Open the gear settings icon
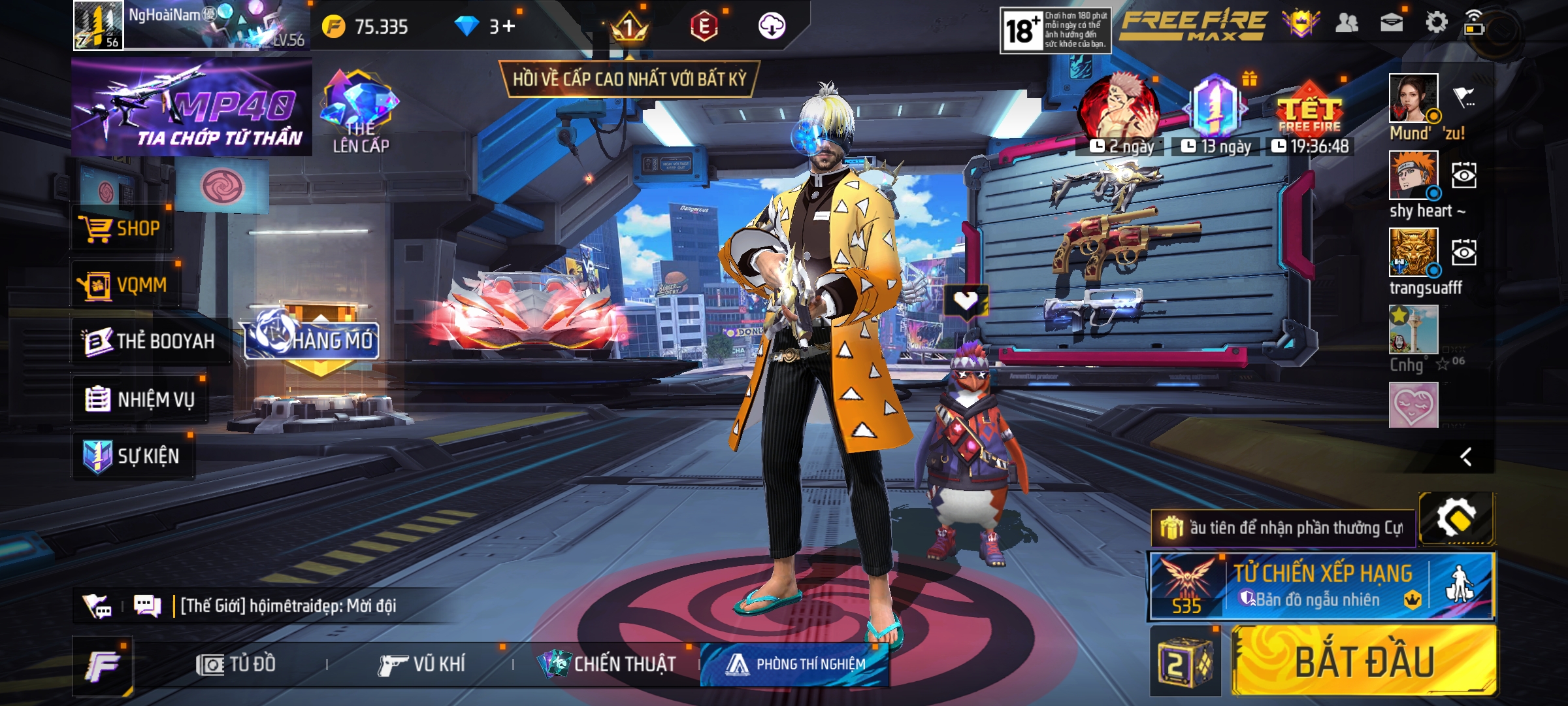Image resolution: width=1568 pixels, height=706 pixels. tap(1436, 24)
